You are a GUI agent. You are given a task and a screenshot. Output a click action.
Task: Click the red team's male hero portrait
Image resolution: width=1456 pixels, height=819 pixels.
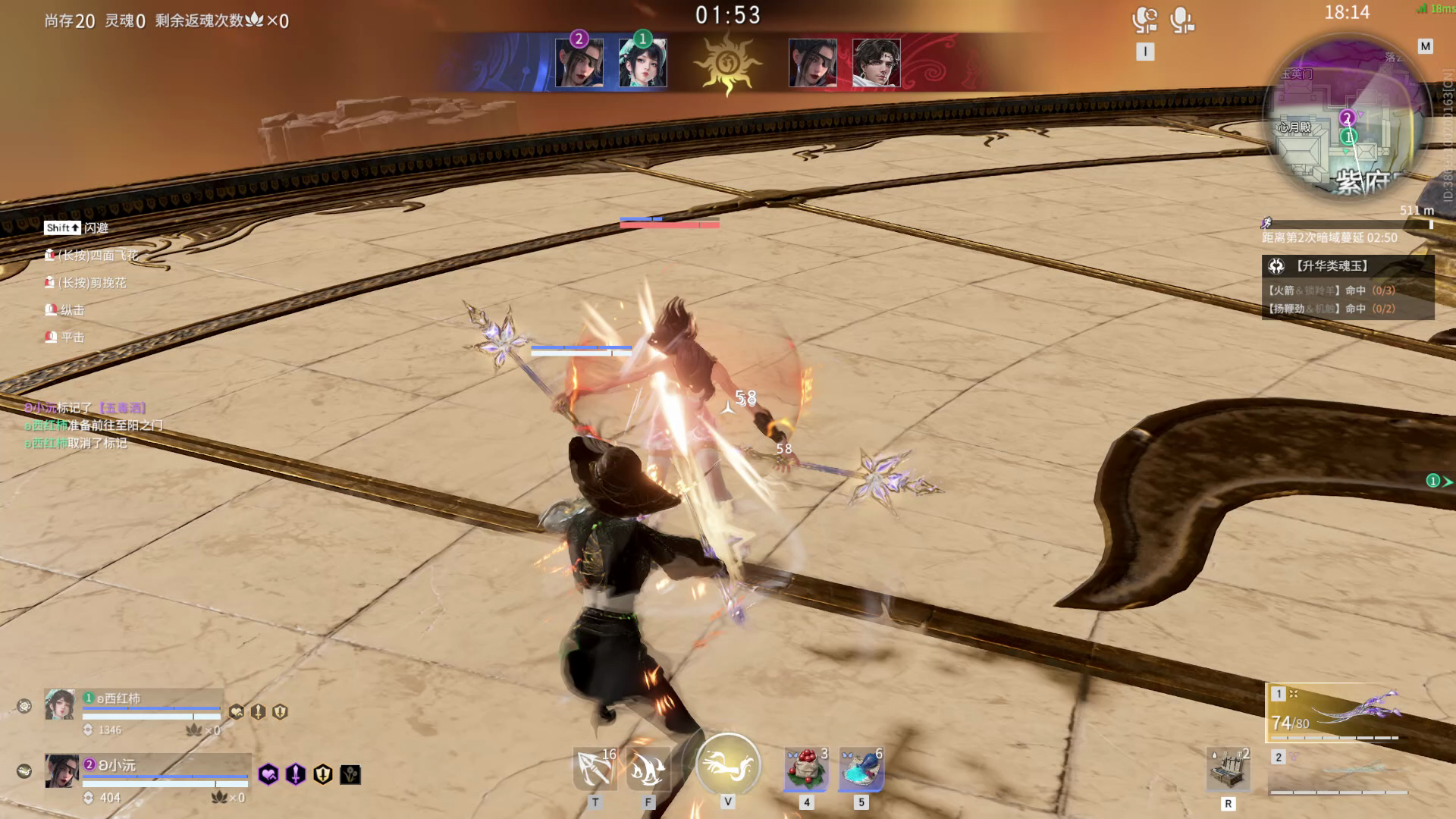(876, 63)
